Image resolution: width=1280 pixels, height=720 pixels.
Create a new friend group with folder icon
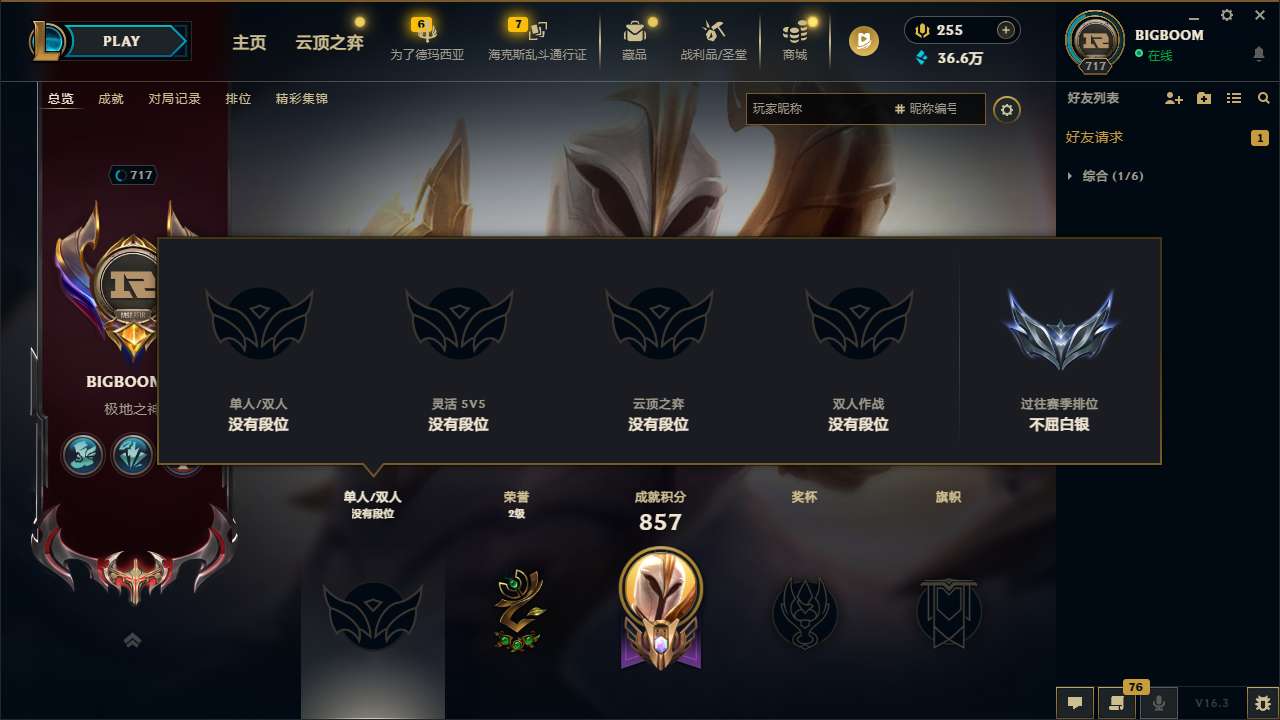[x=1203, y=98]
